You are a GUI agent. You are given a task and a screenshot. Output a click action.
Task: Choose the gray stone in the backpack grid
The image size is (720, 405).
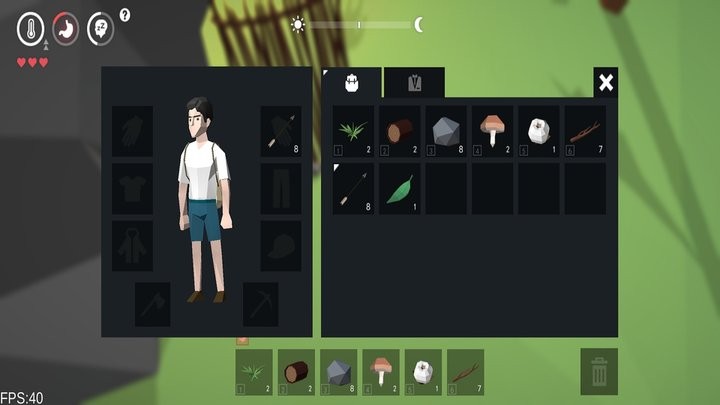[446, 132]
